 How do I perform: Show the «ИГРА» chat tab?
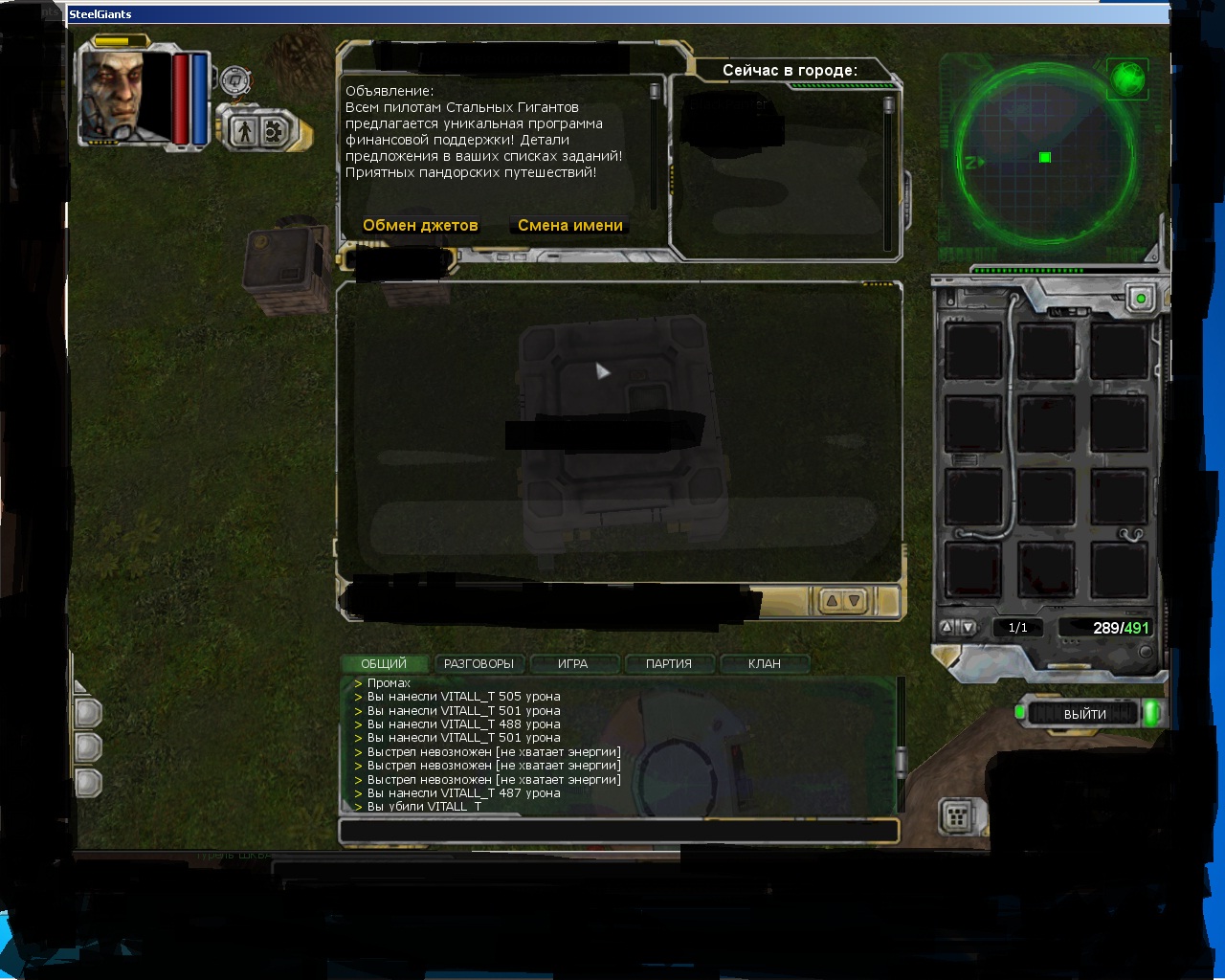pos(572,663)
